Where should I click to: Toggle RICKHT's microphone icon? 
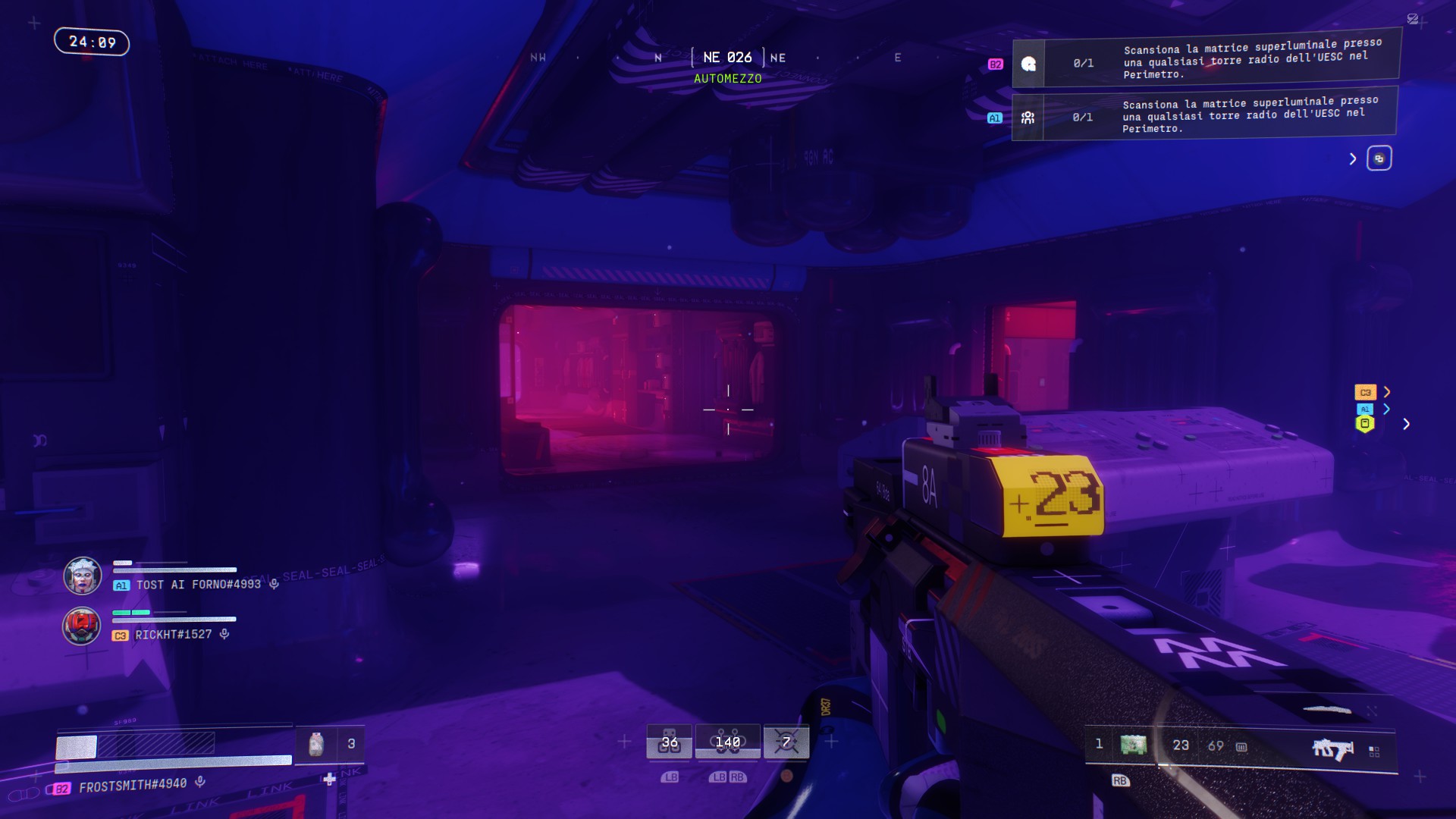(224, 634)
